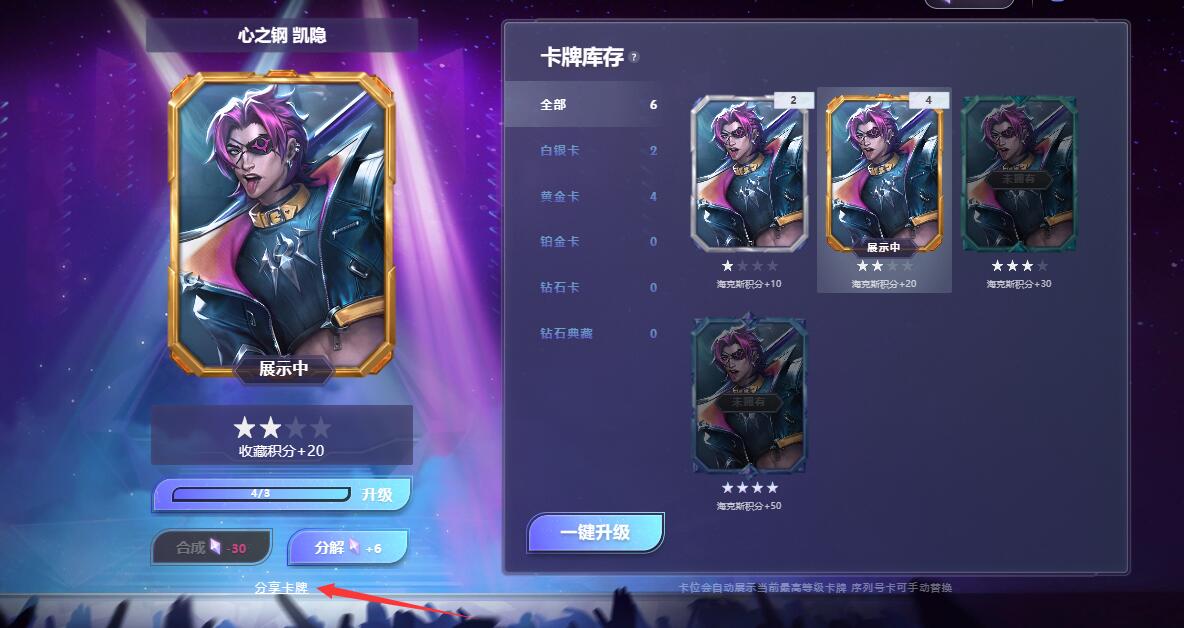This screenshot has height=628, width=1184.
Task: Select the two-star gold card in inventory
Action: coord(884,173)
